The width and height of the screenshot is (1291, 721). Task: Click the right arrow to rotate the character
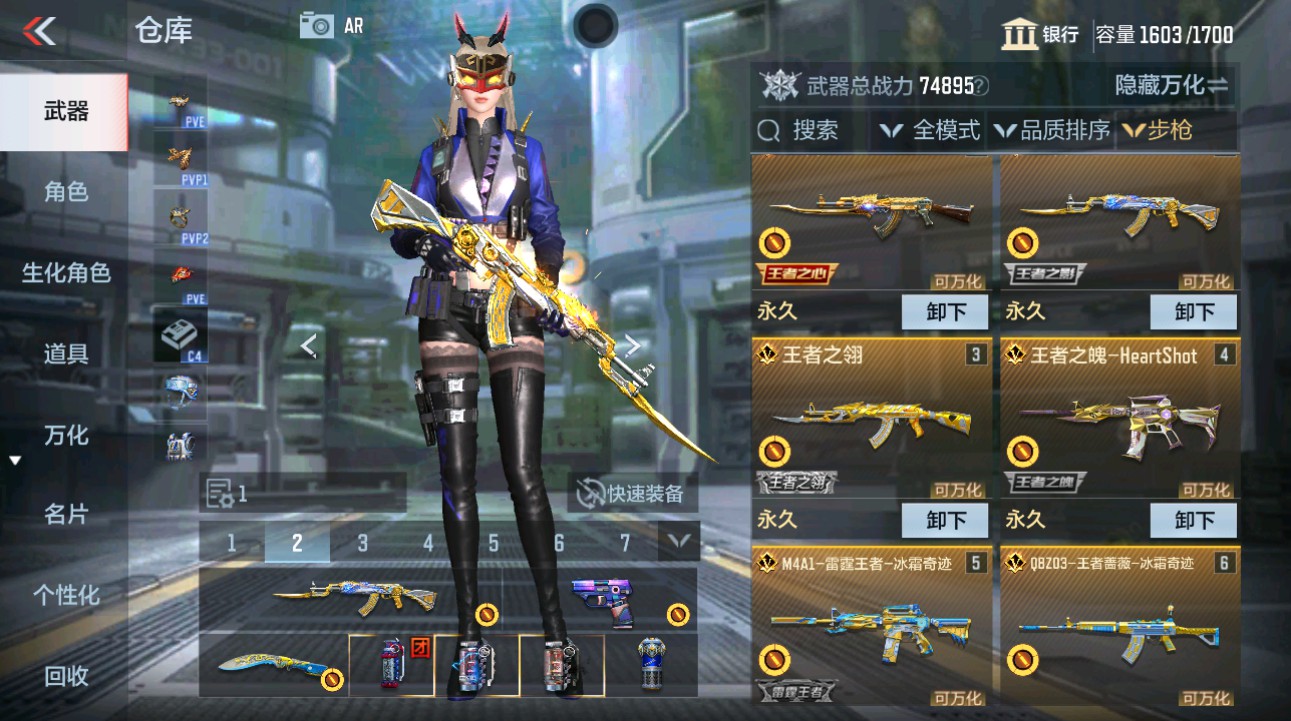[633, 344]
